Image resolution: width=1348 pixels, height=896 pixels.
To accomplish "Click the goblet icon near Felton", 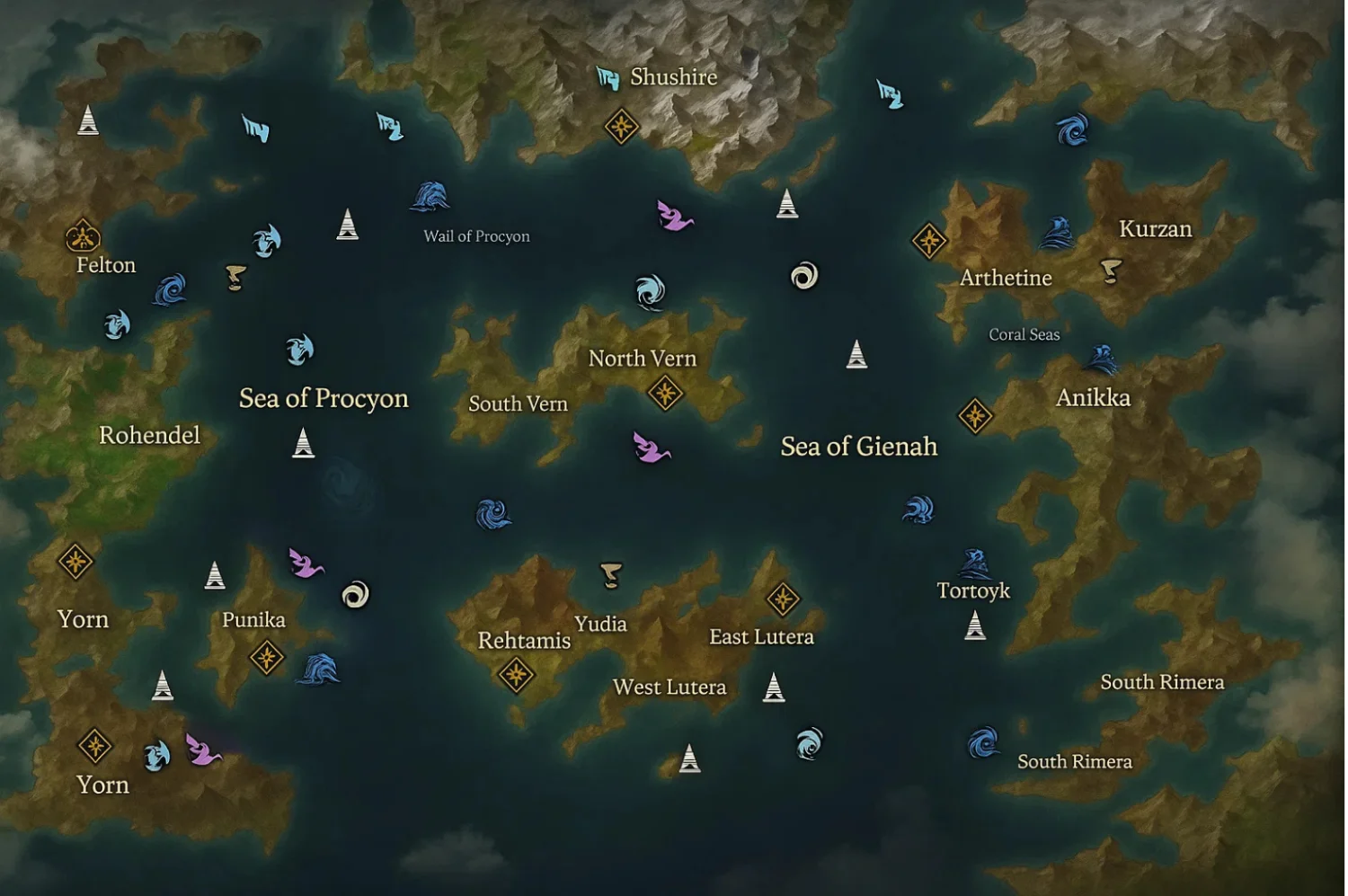I will point(235,275).
